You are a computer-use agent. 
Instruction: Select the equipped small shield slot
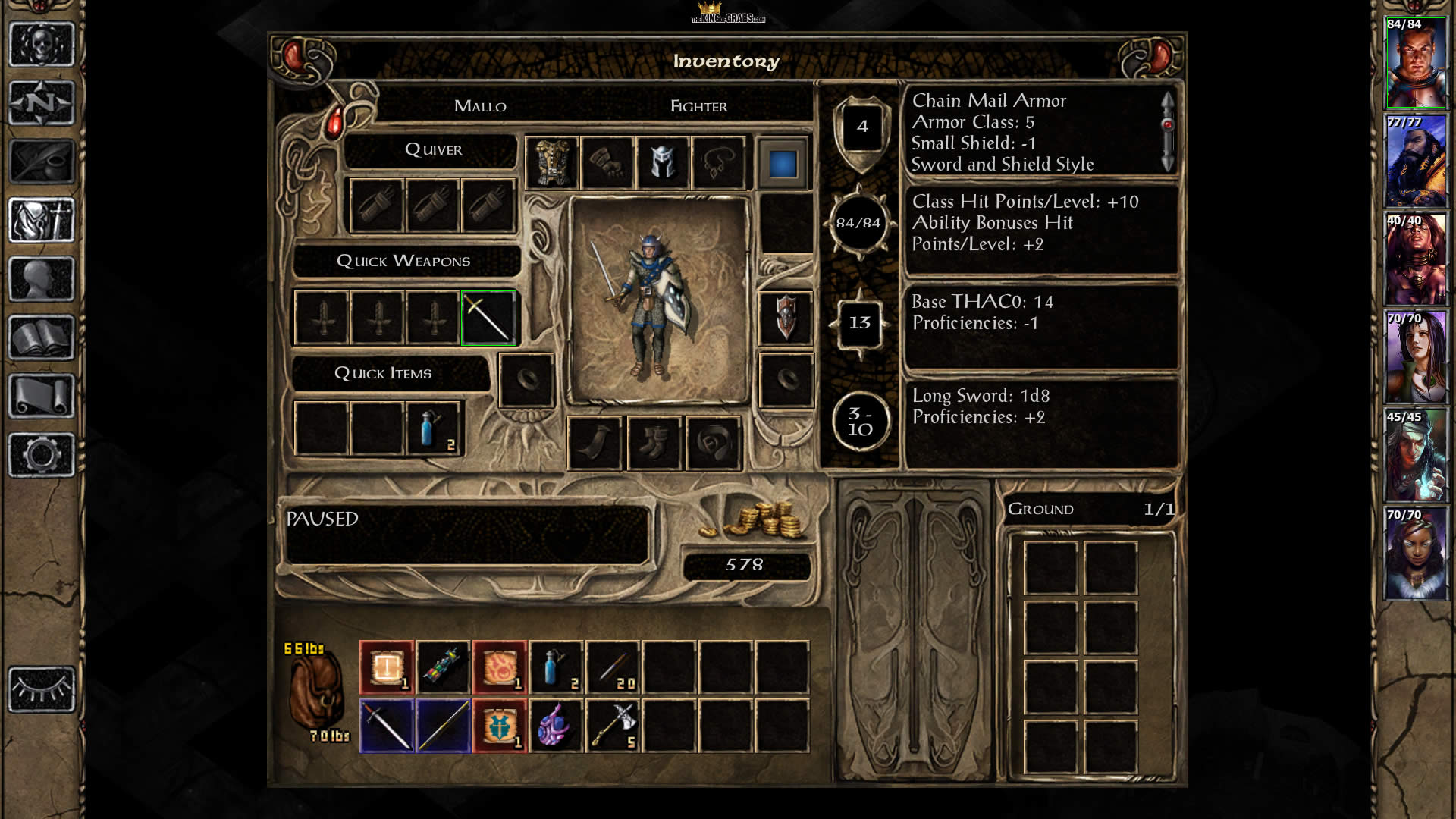(x=786, y=318)
